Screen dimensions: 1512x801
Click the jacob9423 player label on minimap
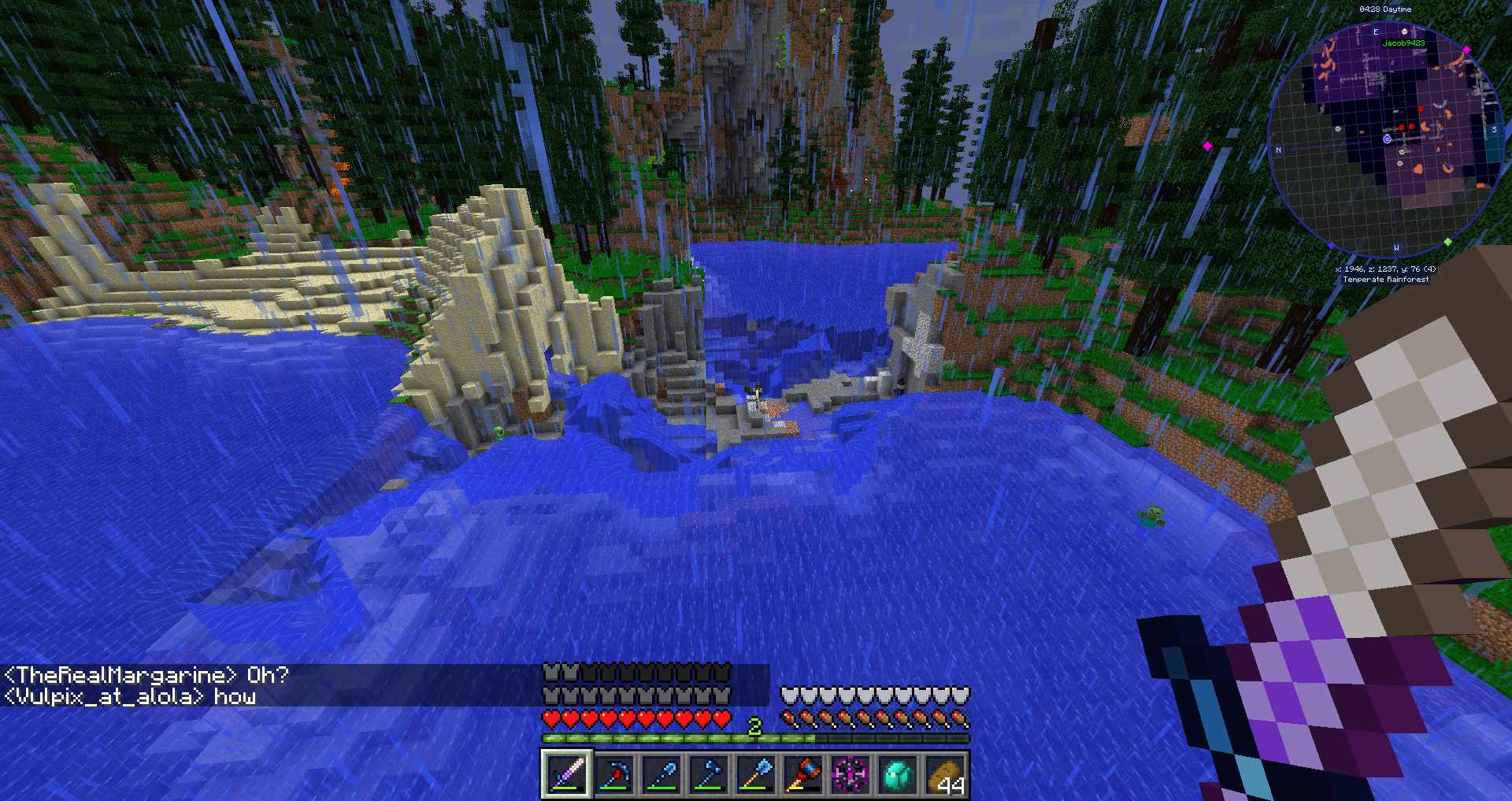point(1403,43)
